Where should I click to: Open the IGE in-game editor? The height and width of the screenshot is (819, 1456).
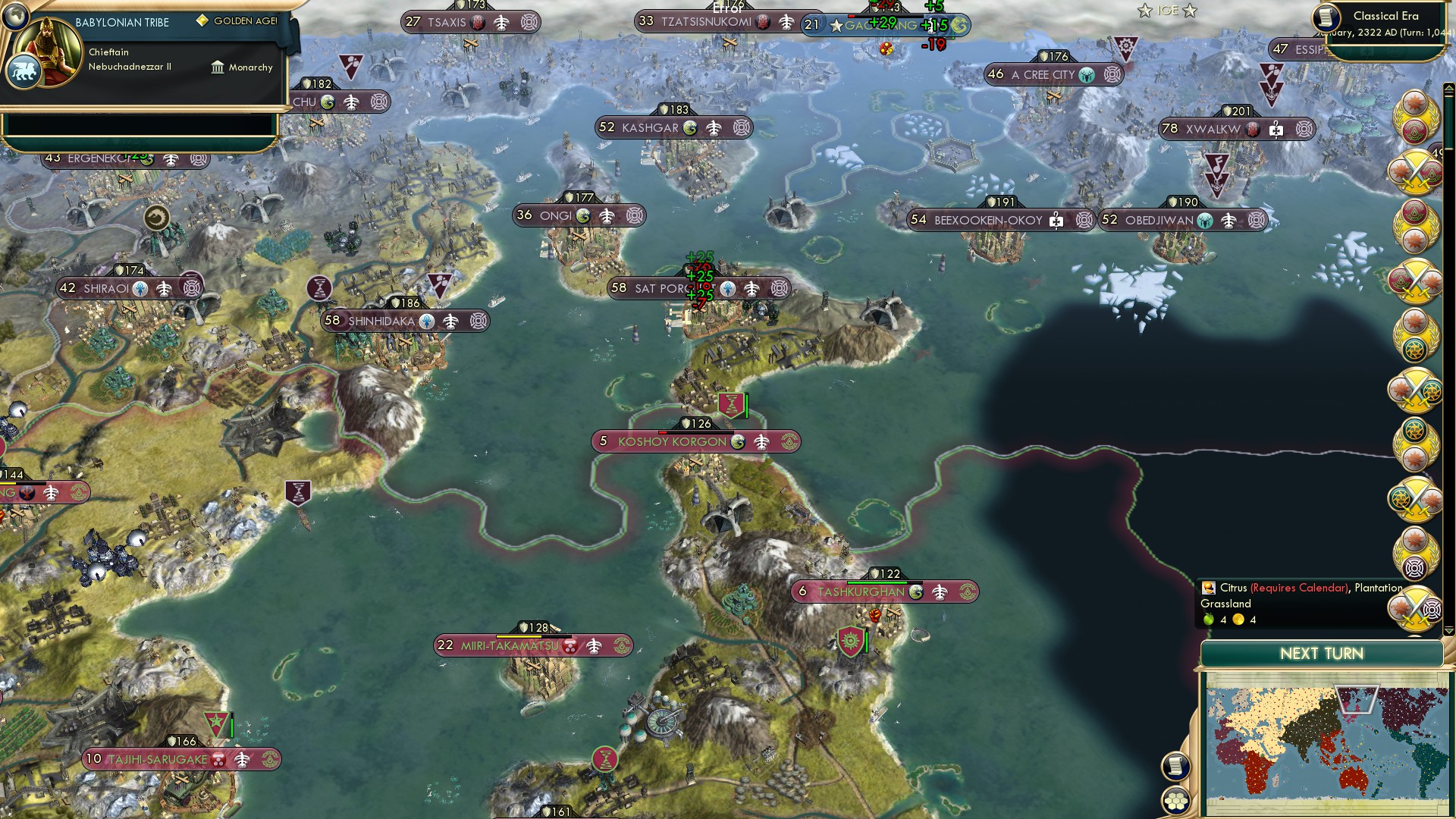pyautogui.click(x=1167, y=11)
